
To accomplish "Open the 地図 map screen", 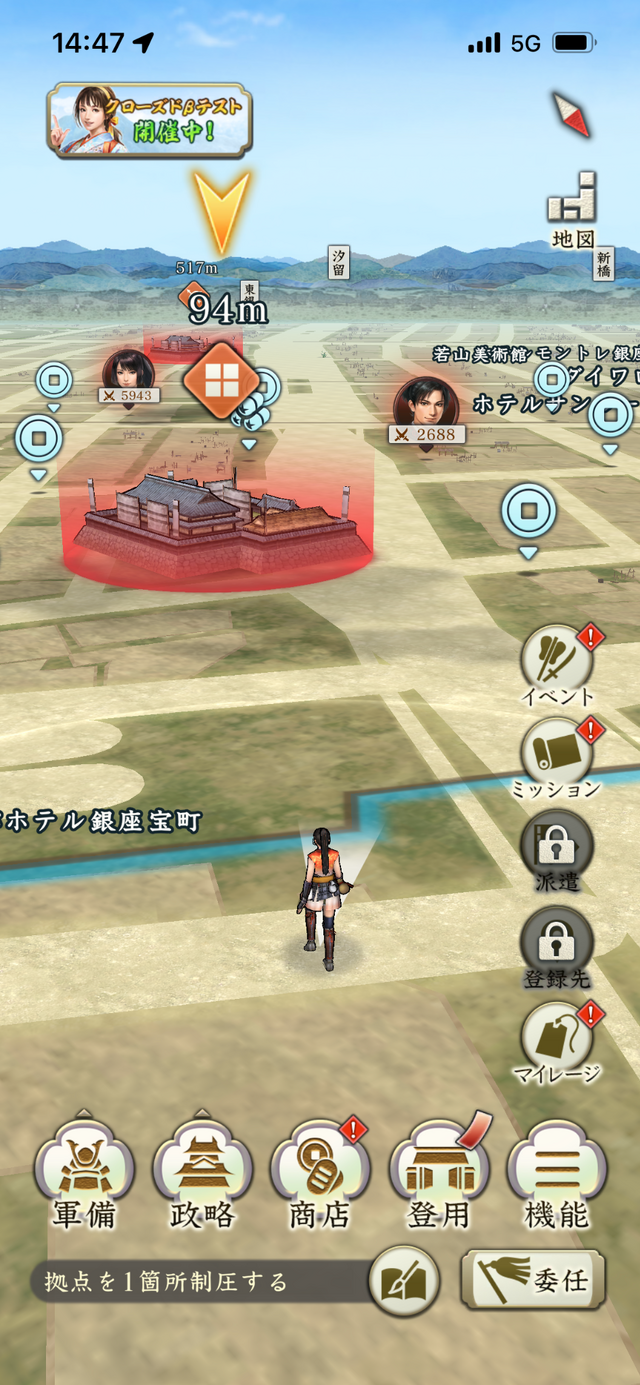I will pyautogui.click(x=573, y=210).
